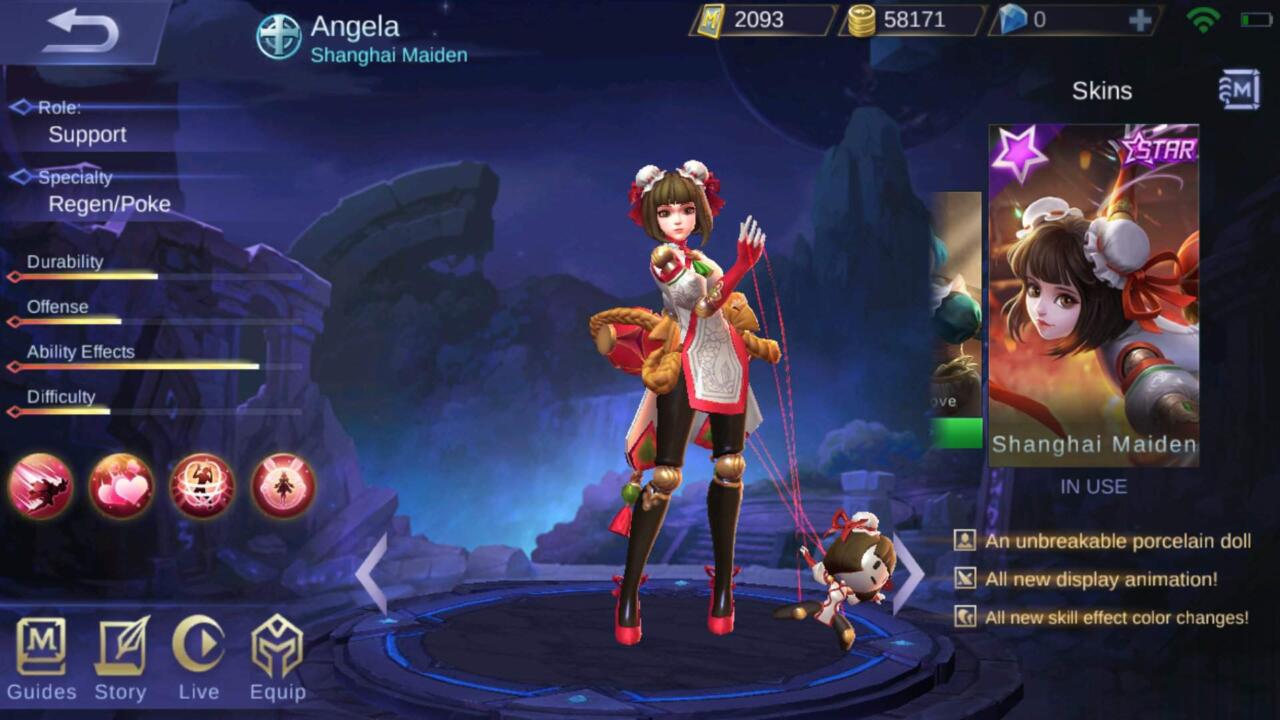This screenshot has height=720, width=1280.
Task: Click the IN USE label
Action: (1094, 488)
